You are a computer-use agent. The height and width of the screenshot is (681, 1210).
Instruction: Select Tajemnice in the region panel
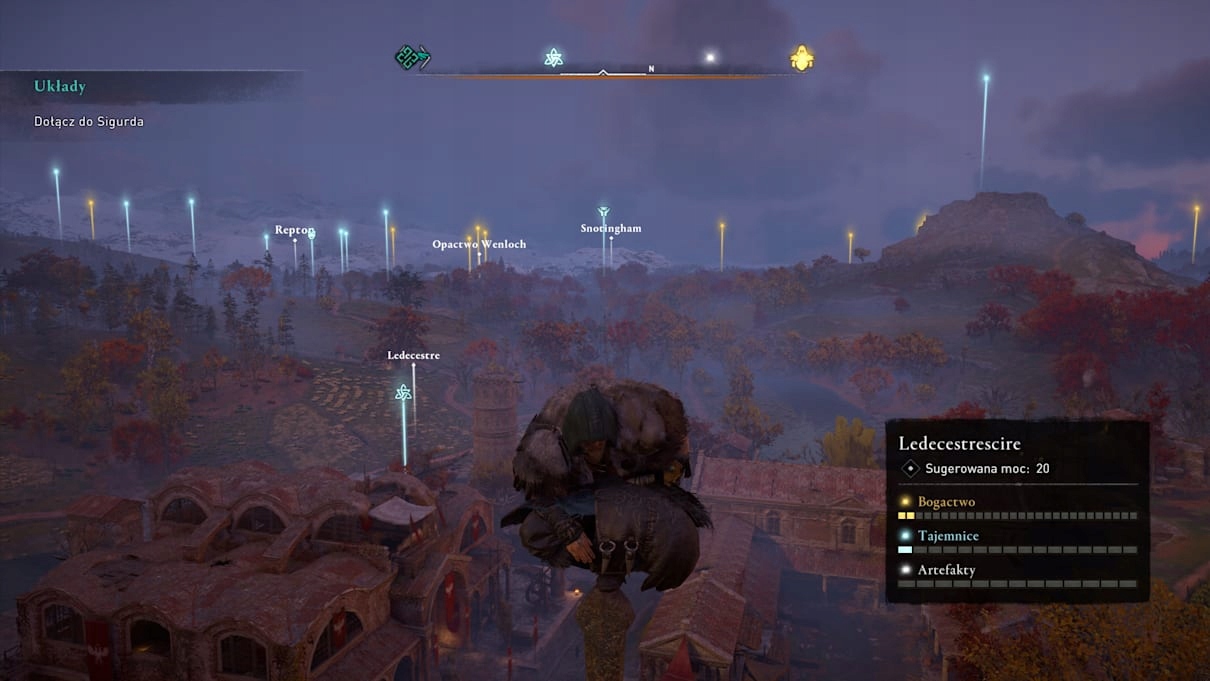(948, 536)
